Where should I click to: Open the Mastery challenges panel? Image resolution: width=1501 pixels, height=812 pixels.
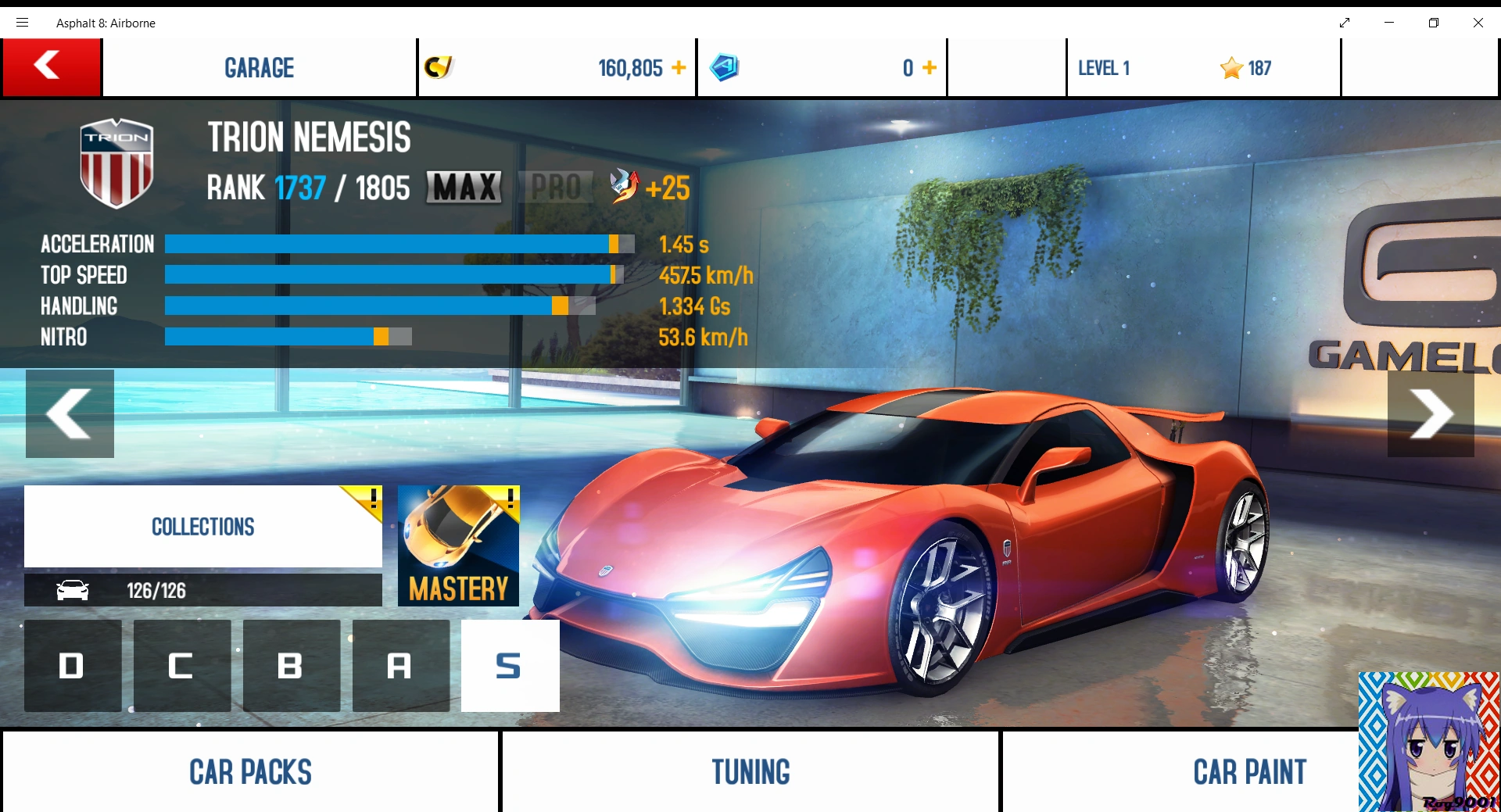(458, 546)
